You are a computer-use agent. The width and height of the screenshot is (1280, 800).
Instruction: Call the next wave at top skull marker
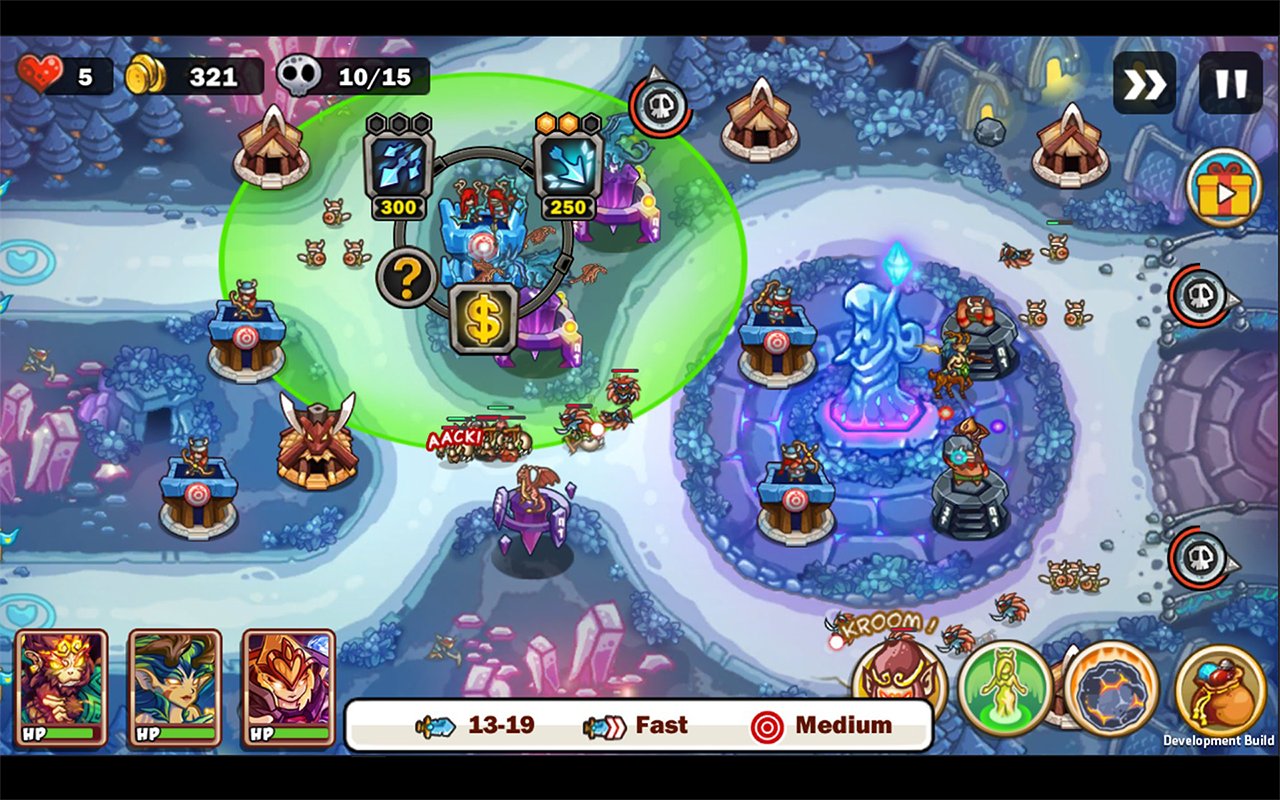[660, 102]
